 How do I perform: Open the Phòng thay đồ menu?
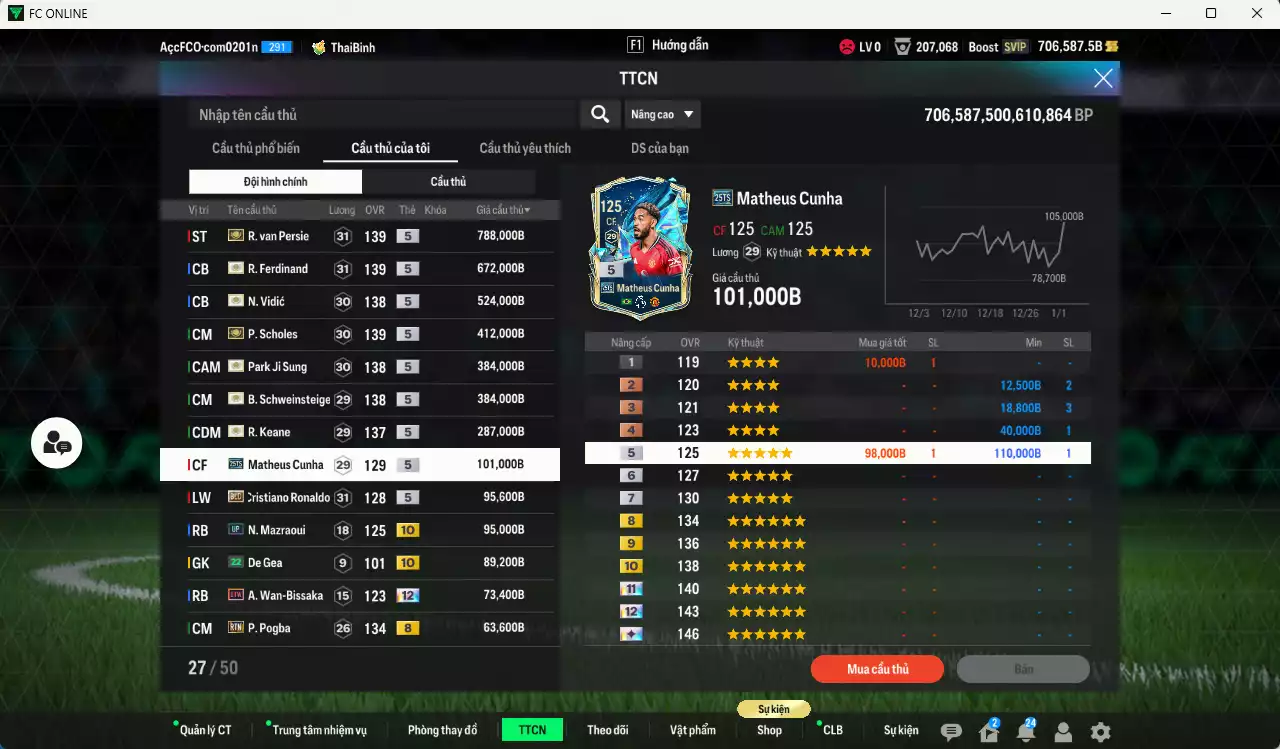coord(442,729)
